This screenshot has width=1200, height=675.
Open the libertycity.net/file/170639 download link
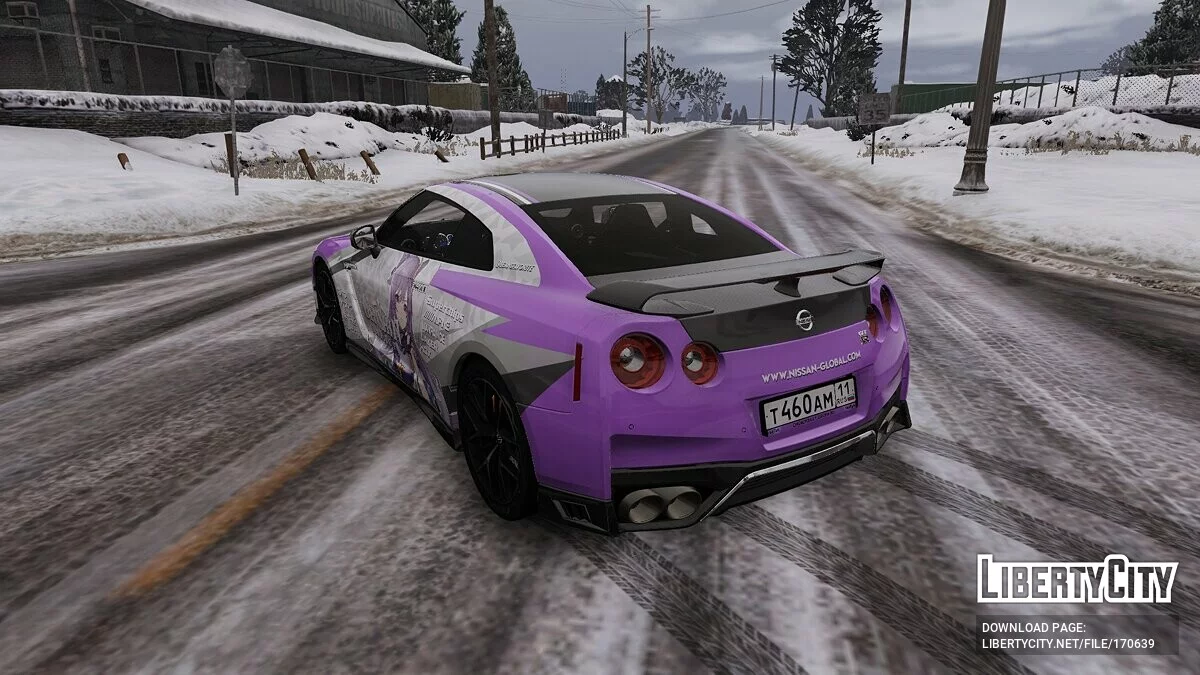pyautogui.click(x=1067, y=644)
